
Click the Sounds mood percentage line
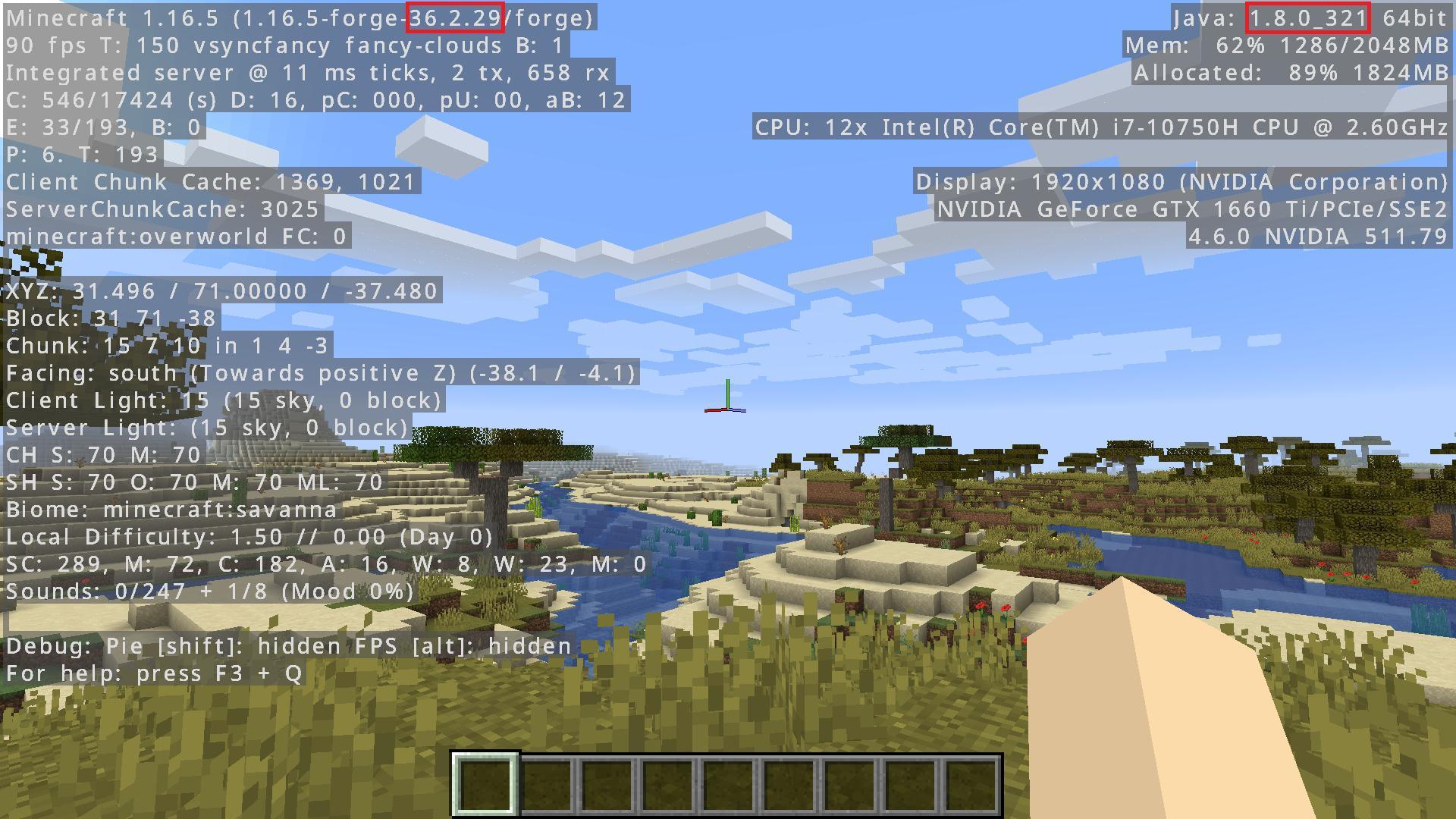[x=206, y=591]
